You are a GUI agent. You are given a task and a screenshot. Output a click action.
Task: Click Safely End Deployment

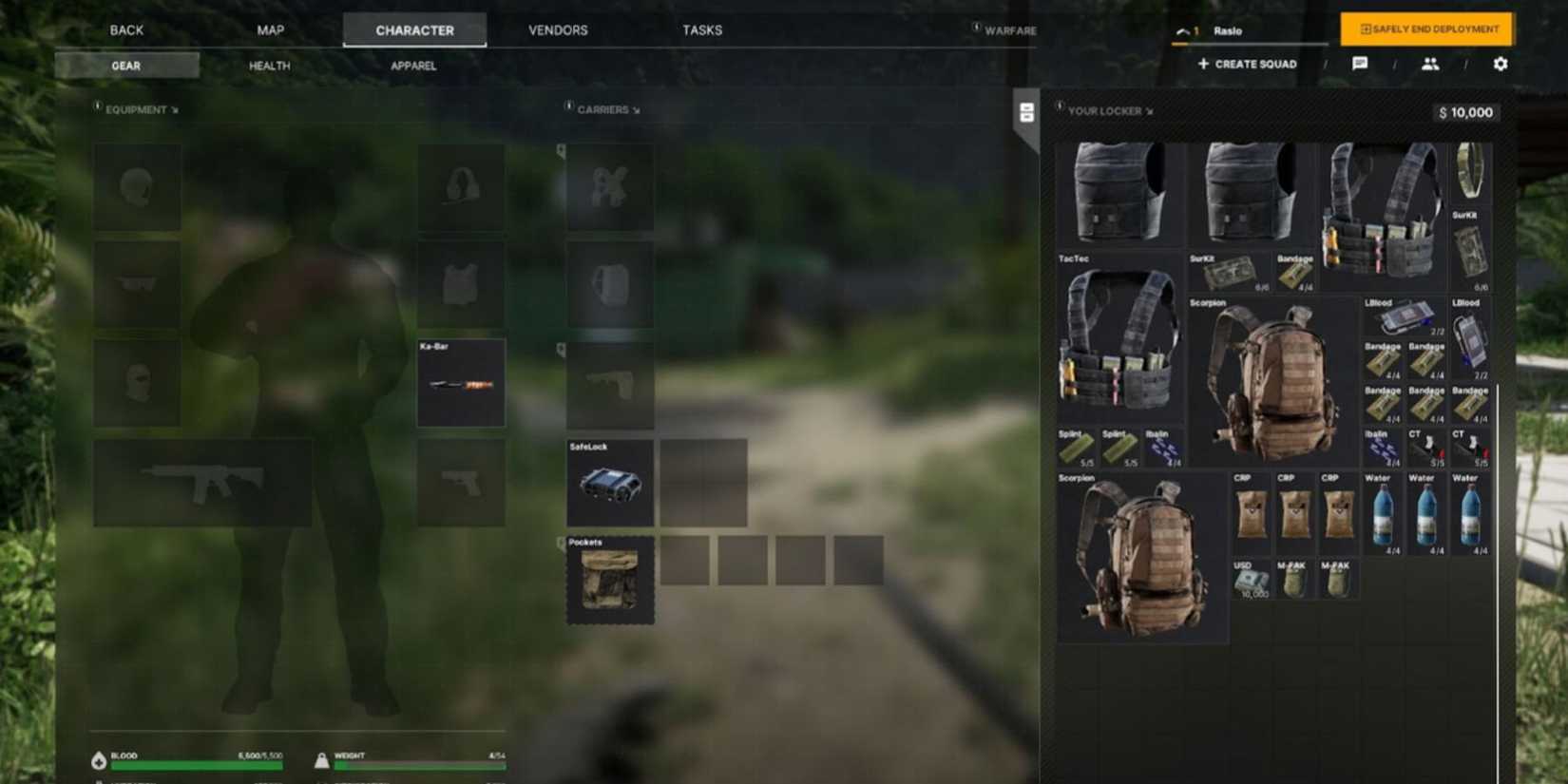coord(1425,29)
